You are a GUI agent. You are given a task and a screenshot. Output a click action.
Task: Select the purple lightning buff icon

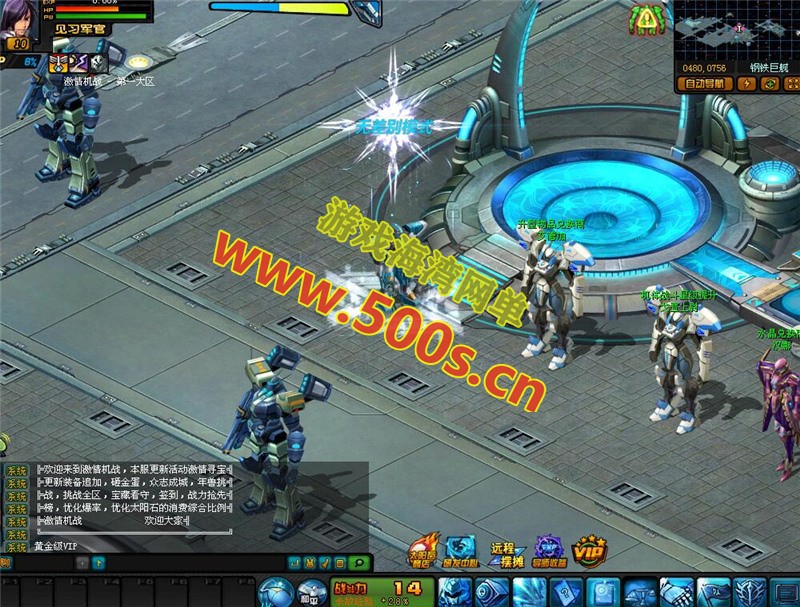point(77,62)
